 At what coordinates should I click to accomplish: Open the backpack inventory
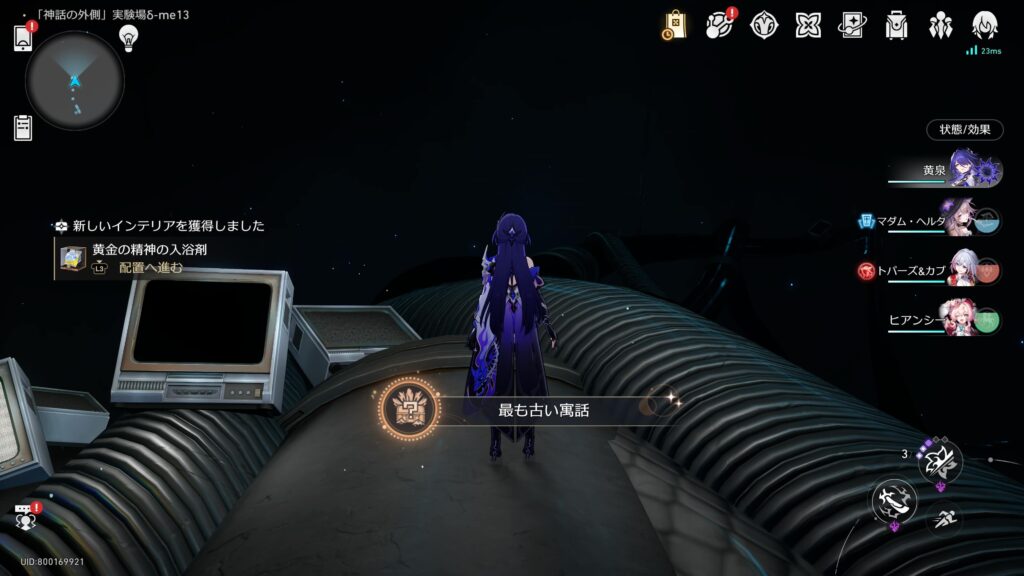click(896, 25)
